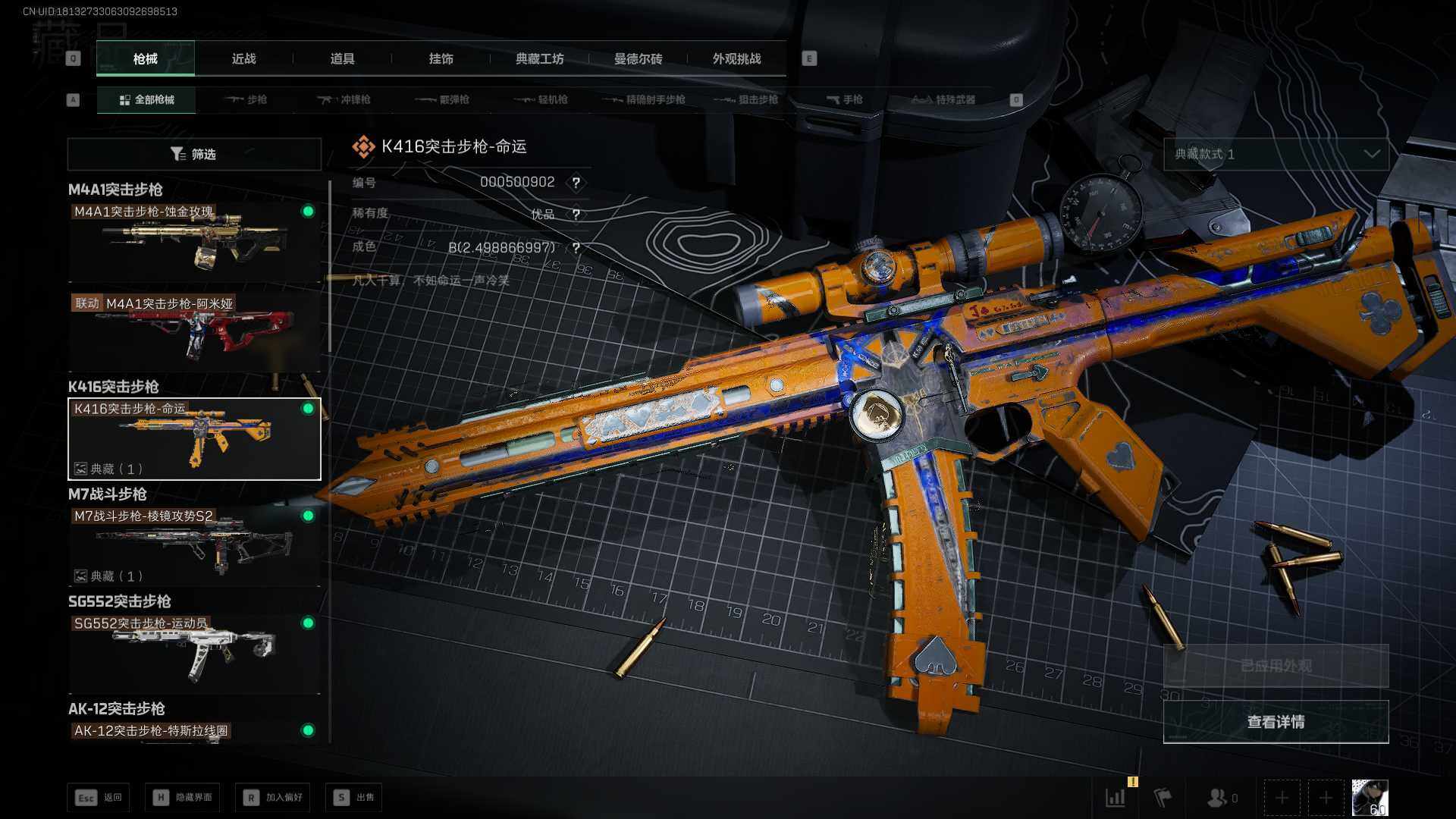Screen dimensions: 1456x819
Task: Choose the M4A1 阿米娅 collab skin
Action: [194, 331]
